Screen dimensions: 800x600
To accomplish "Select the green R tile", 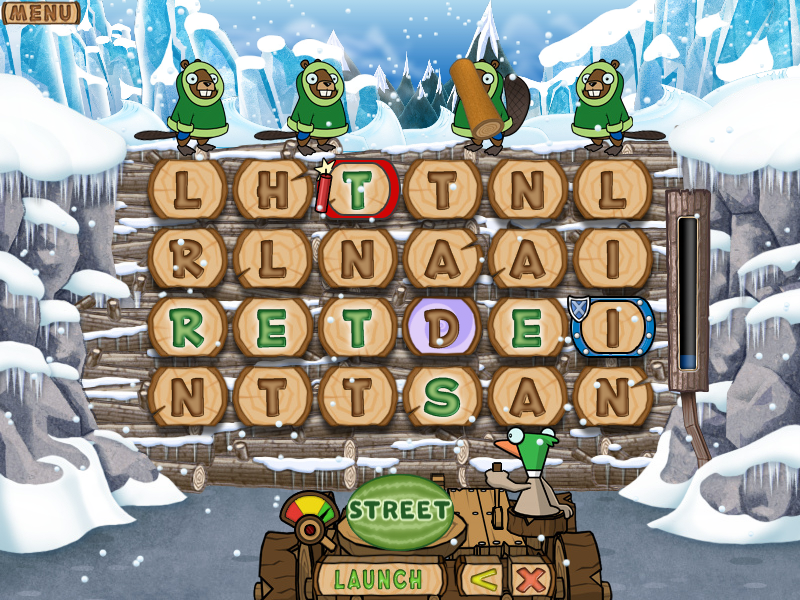I will pyautogui.click(x=187, y=327).
